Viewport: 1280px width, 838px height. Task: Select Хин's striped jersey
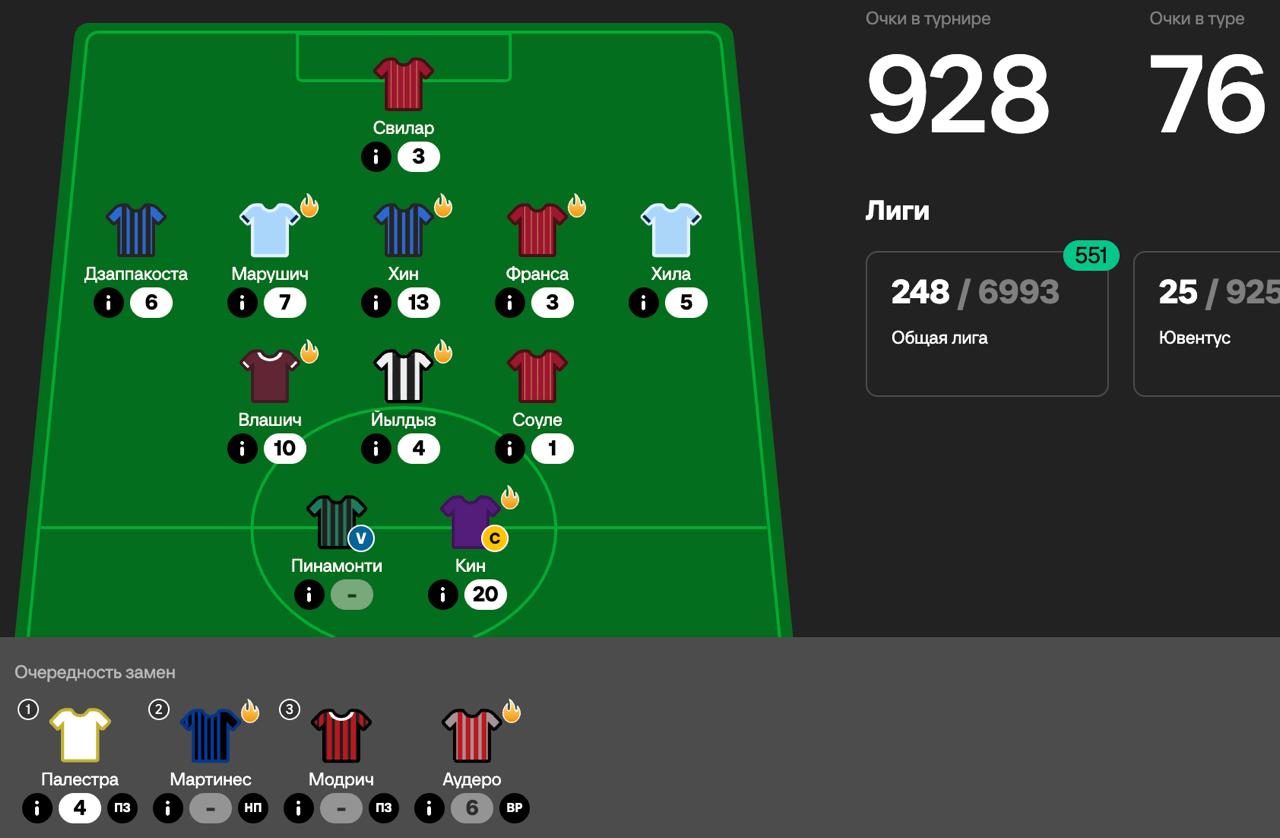point(403,229)
